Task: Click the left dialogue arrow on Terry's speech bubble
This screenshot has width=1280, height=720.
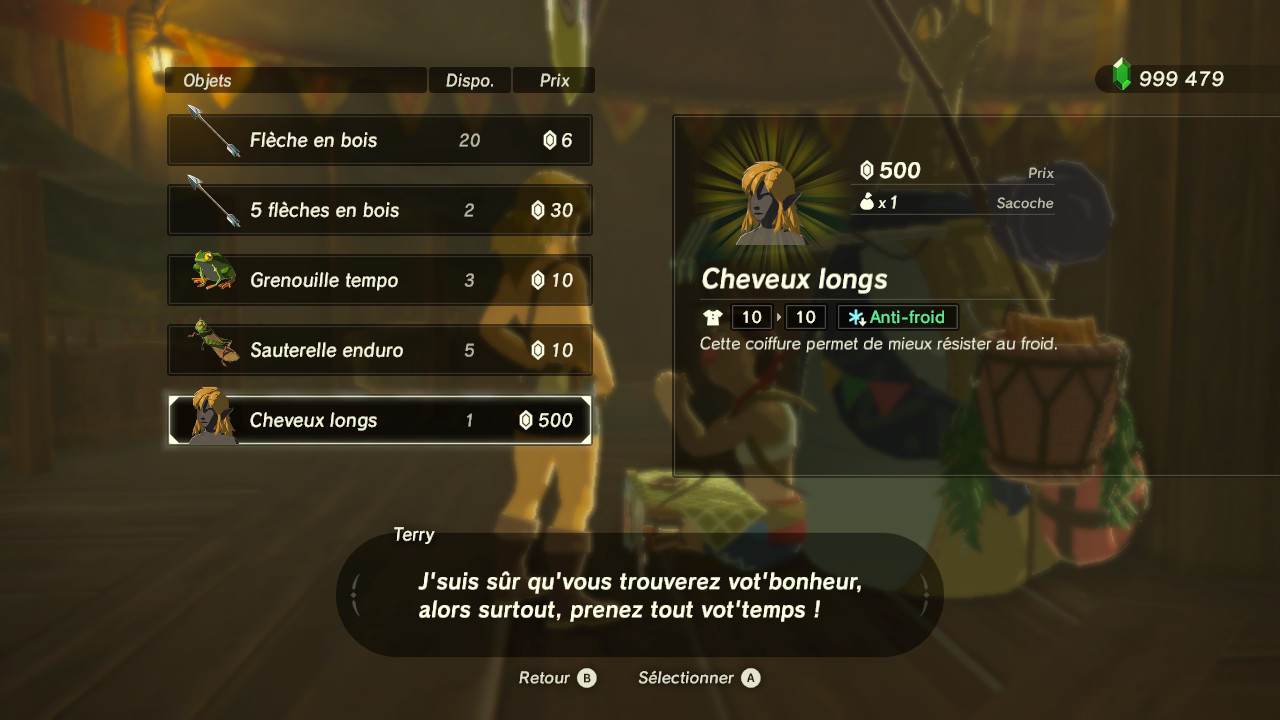Action: [x=355, y=593]
